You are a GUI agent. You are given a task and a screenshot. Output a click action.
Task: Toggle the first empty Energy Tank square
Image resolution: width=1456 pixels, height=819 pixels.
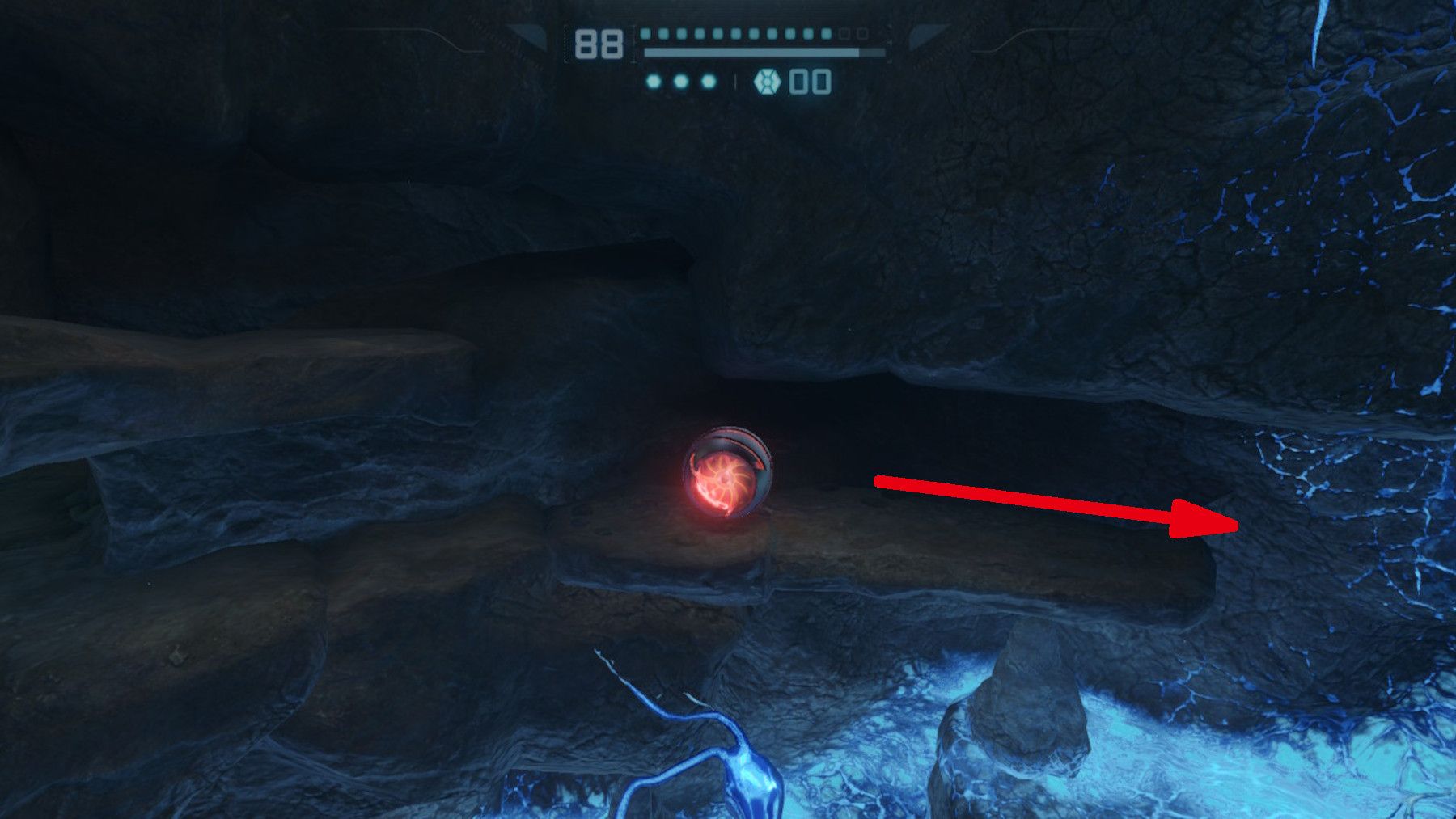click(844, 33)
